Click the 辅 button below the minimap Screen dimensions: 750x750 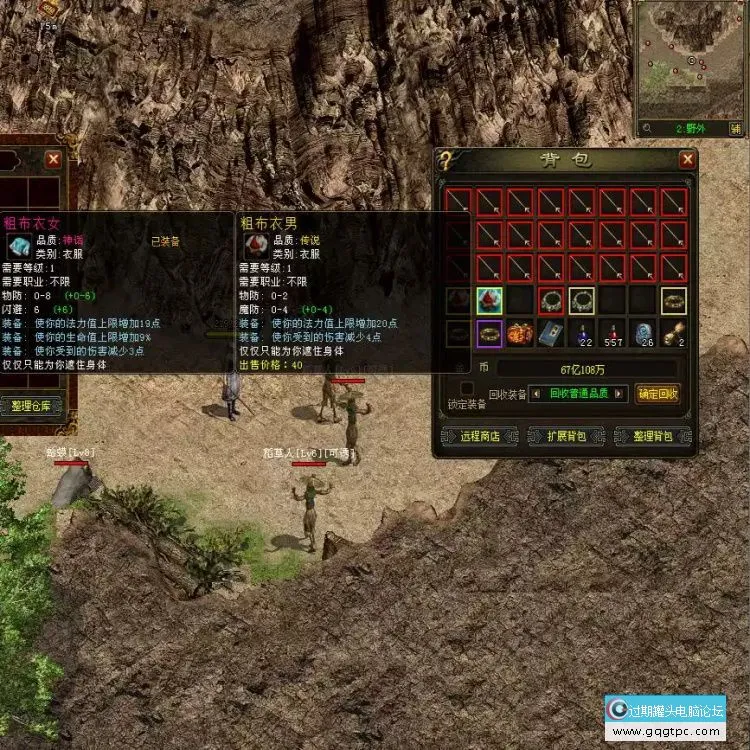tap(736, 128)
